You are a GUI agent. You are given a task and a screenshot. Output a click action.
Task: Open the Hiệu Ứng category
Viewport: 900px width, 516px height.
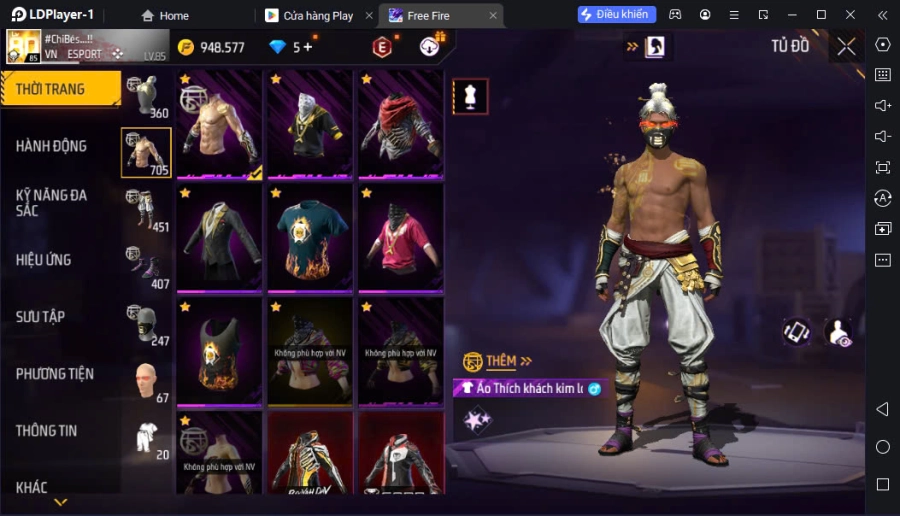[44, 260]
